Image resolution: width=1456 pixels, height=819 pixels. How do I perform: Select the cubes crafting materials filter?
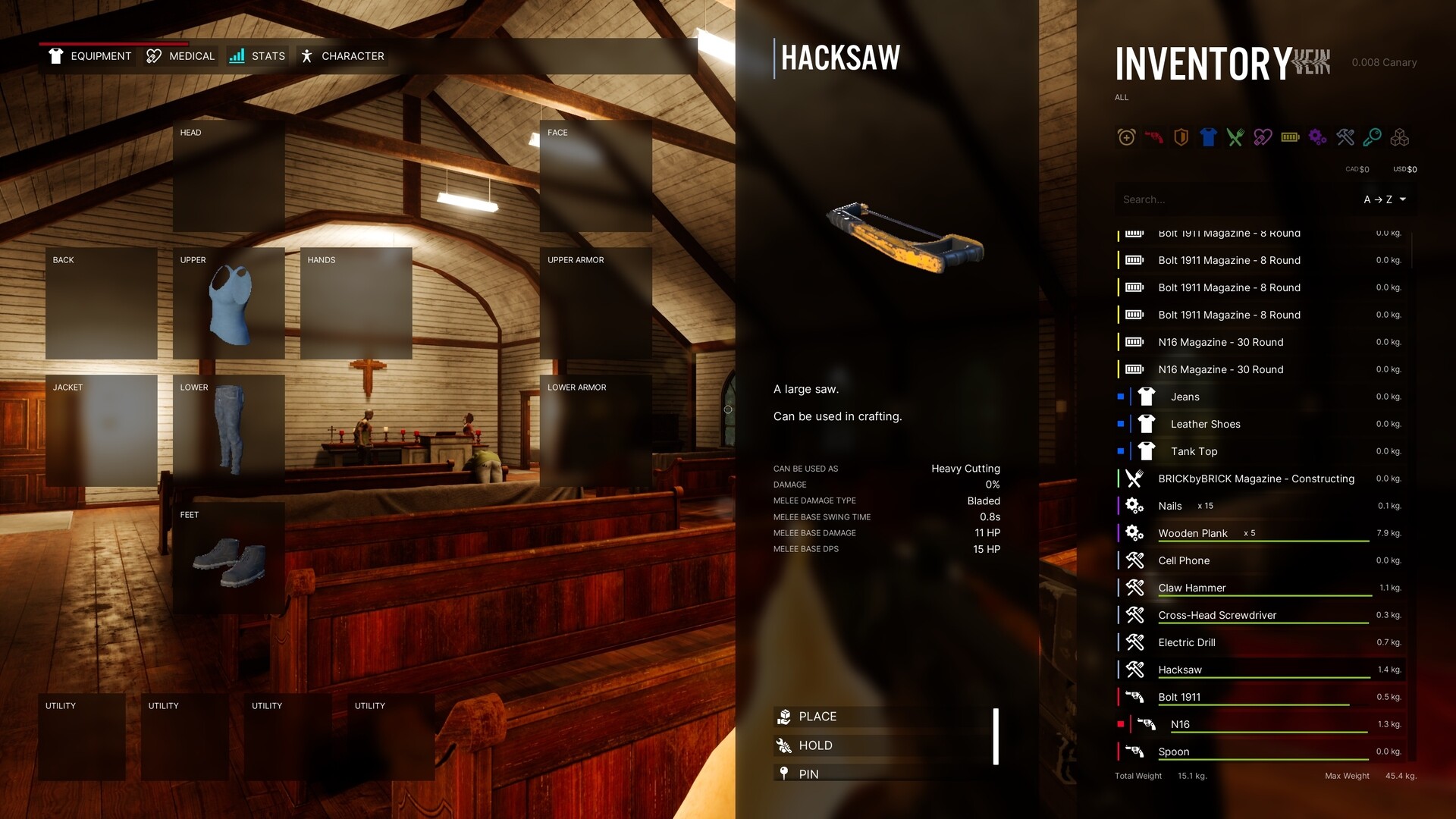tap(1400, 137)
